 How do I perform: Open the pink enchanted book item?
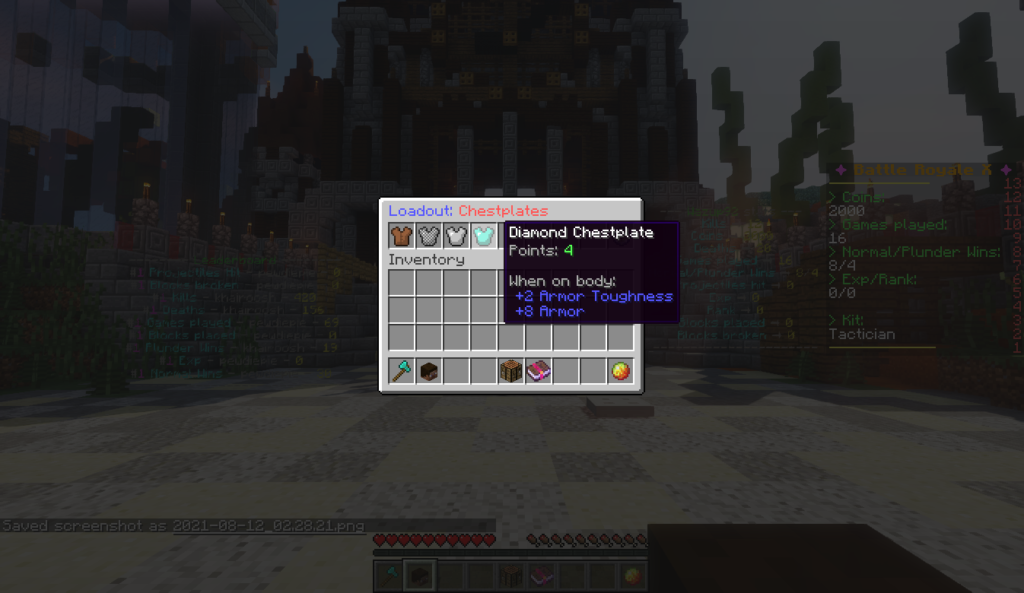(x=539, y=371)
